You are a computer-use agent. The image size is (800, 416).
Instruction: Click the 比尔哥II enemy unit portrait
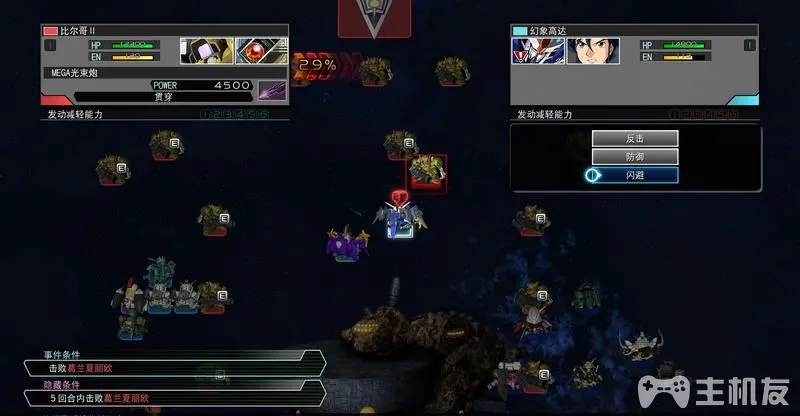[207, 50]
